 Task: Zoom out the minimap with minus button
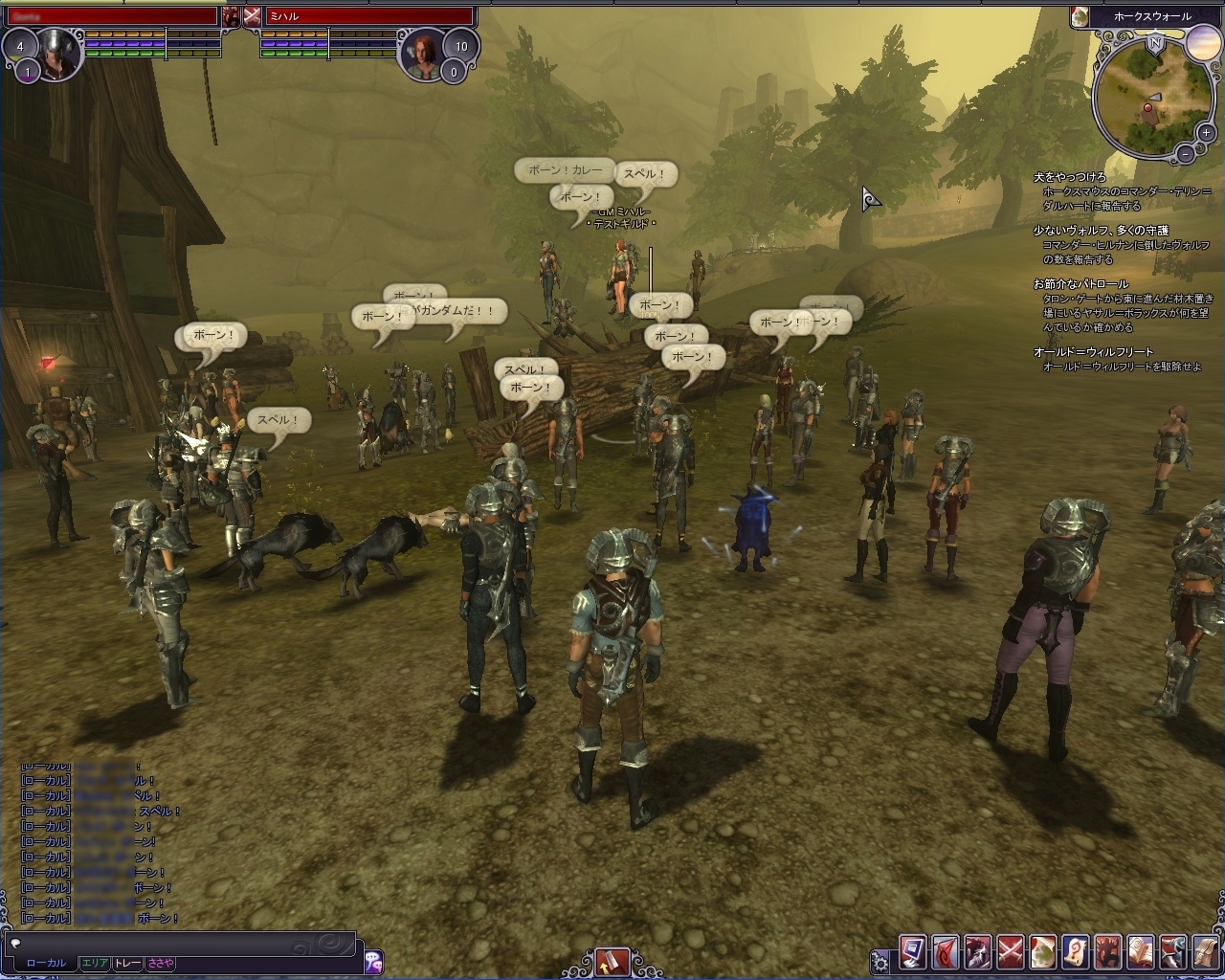pos(1185,152)
